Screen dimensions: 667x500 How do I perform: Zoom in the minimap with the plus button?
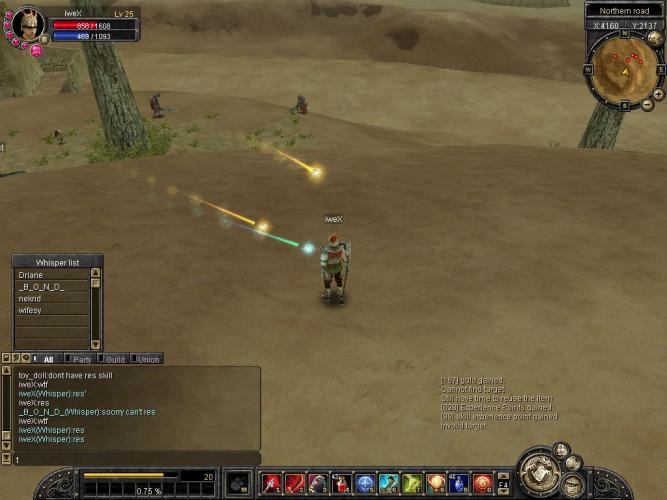657,94
